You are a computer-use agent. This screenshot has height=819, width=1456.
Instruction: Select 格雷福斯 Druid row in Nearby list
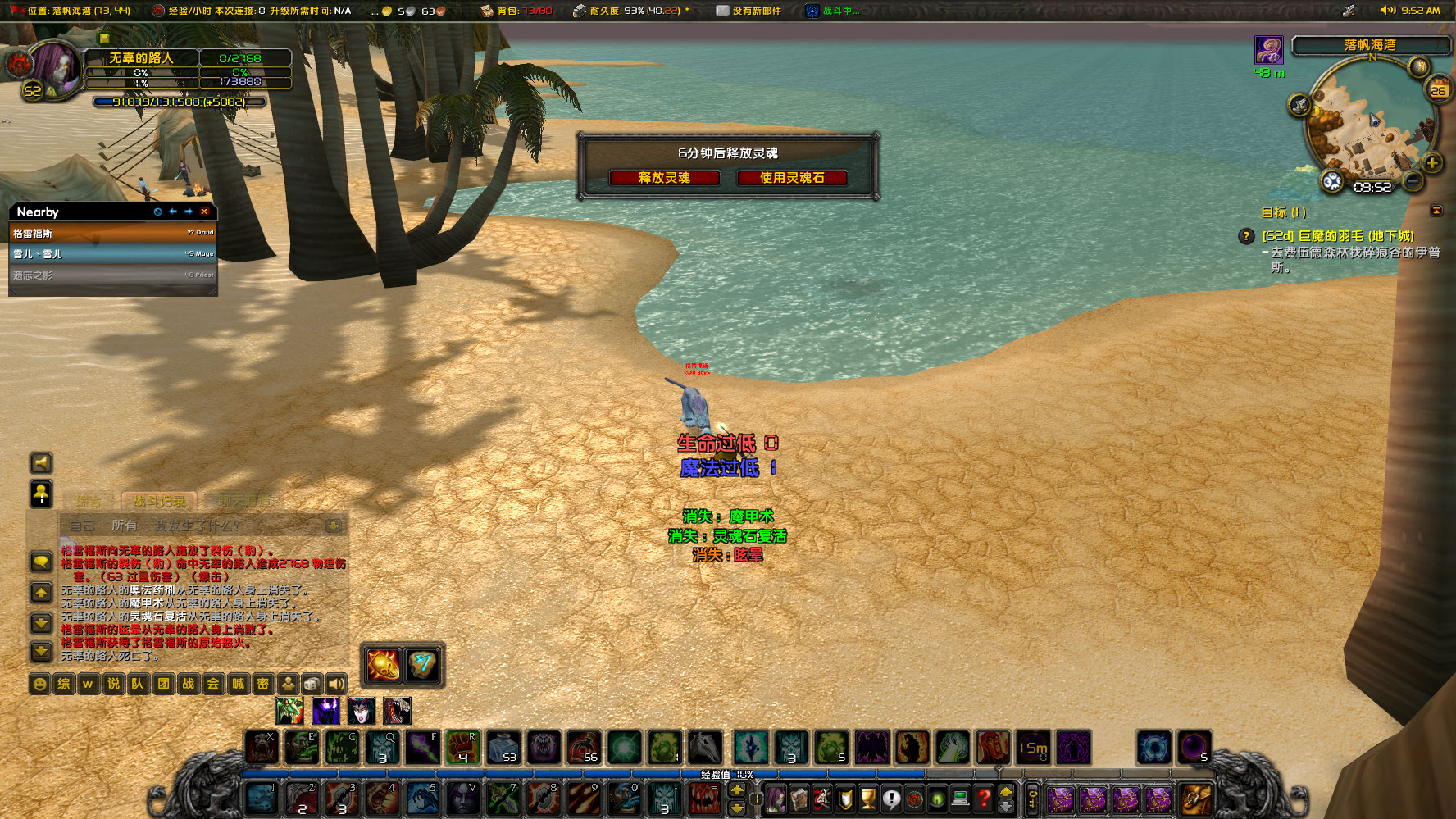(x=113, y=234)
